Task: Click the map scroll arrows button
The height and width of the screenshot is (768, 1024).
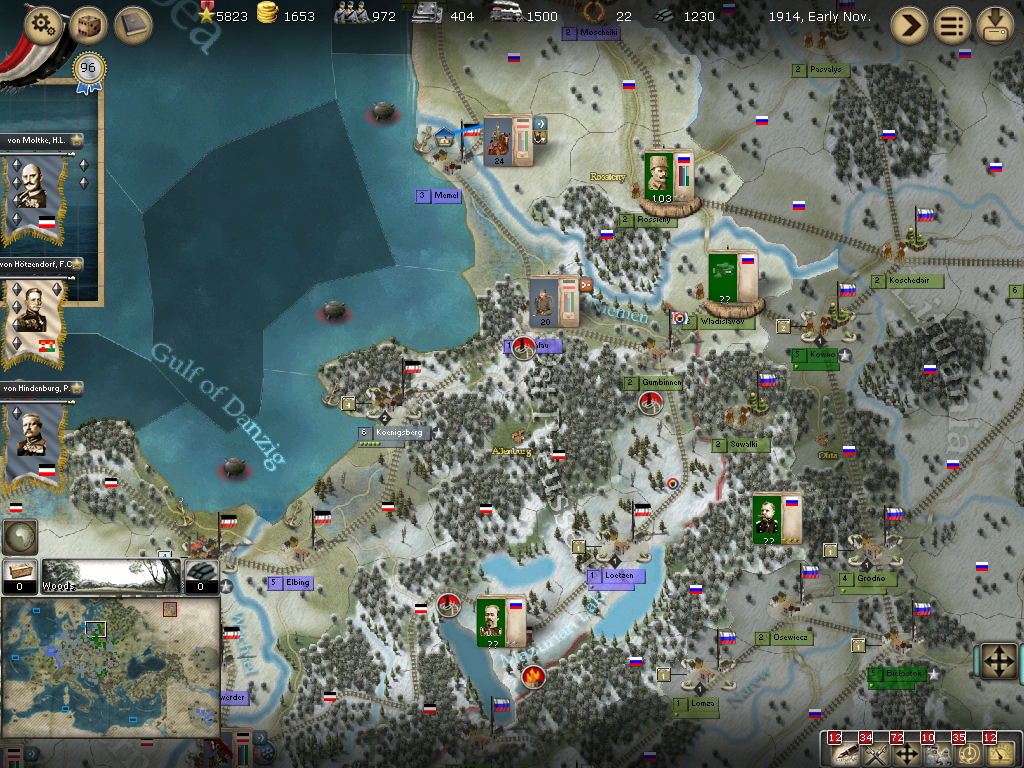Action: pyautogui.click(x=998, y=661)
